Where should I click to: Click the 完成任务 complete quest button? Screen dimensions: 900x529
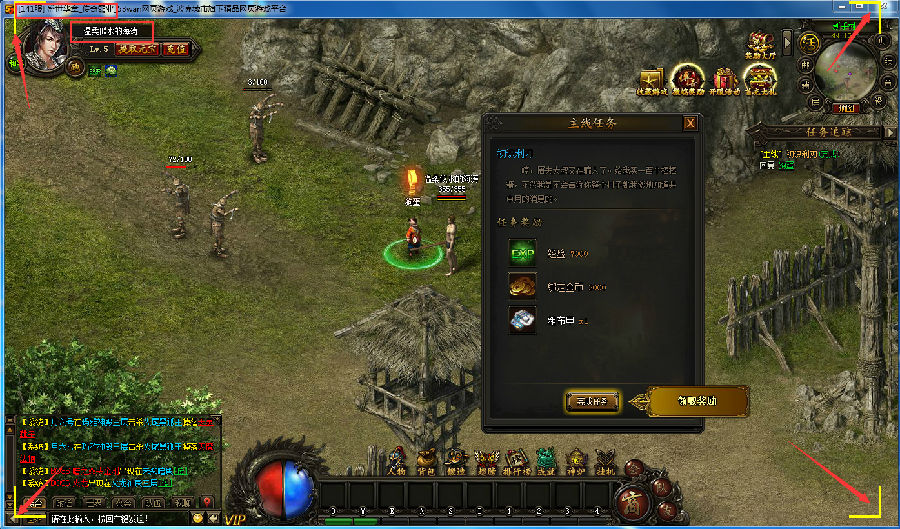point(595,401)
